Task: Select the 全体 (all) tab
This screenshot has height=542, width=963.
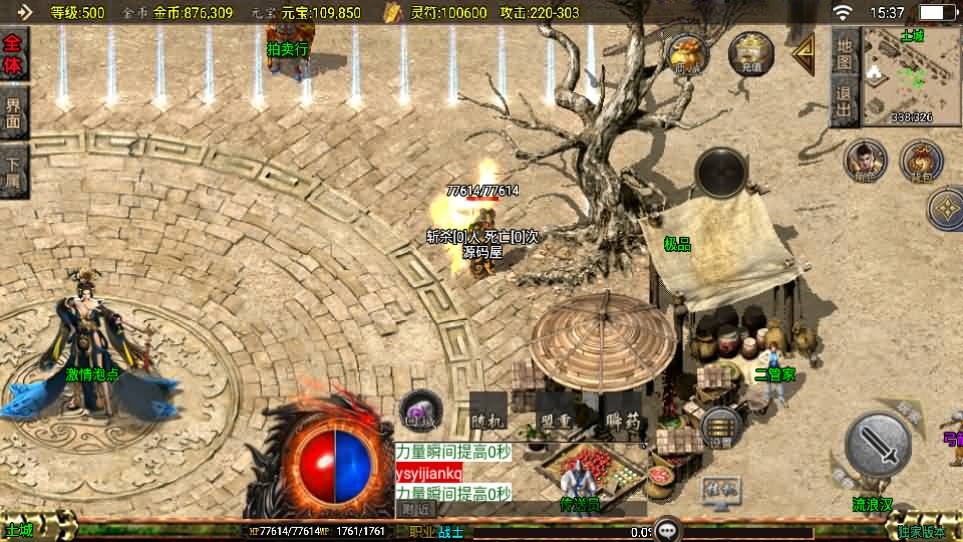Action: (14, 54)
